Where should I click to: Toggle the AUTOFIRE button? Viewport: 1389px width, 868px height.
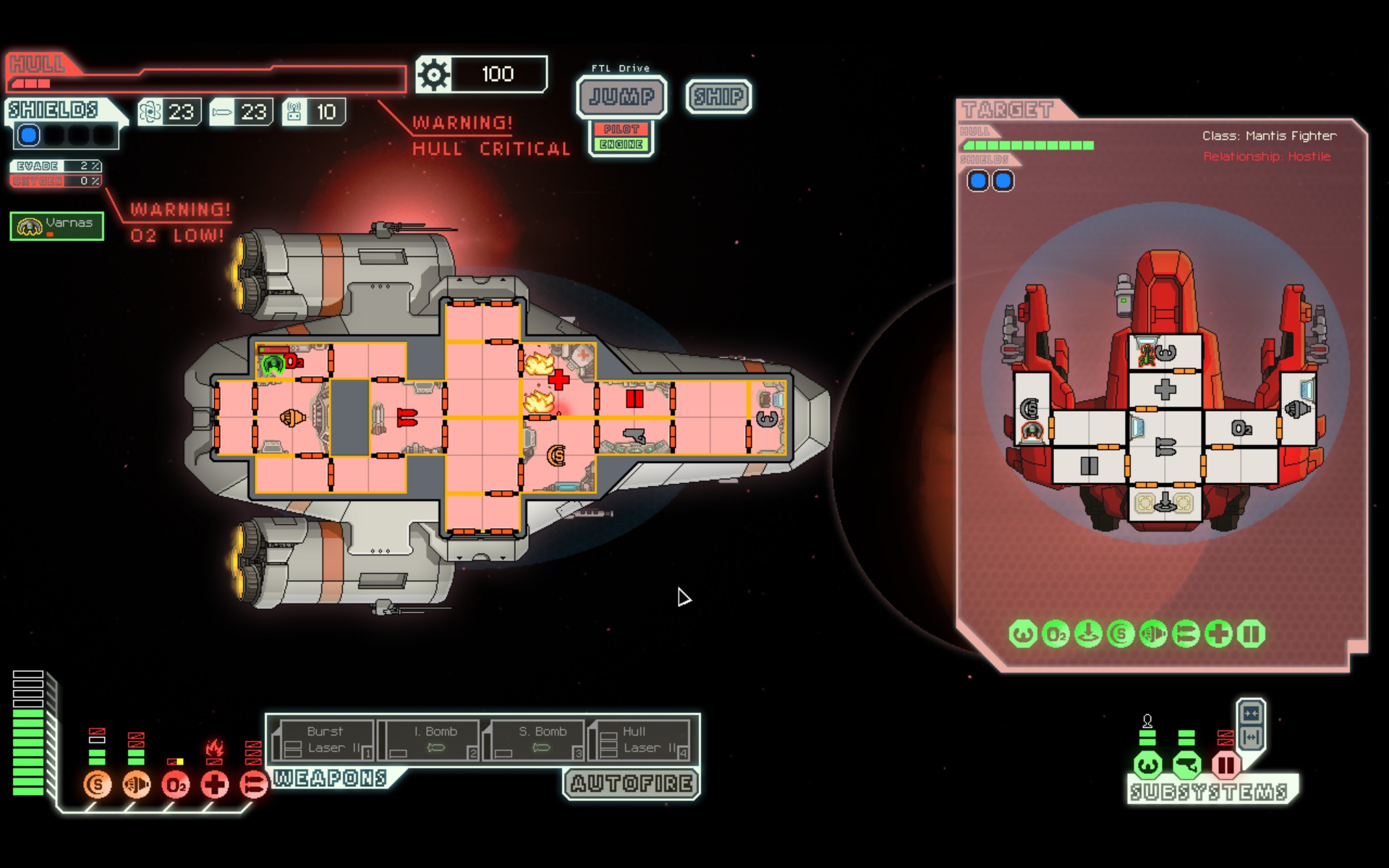(x=631, y=783)
